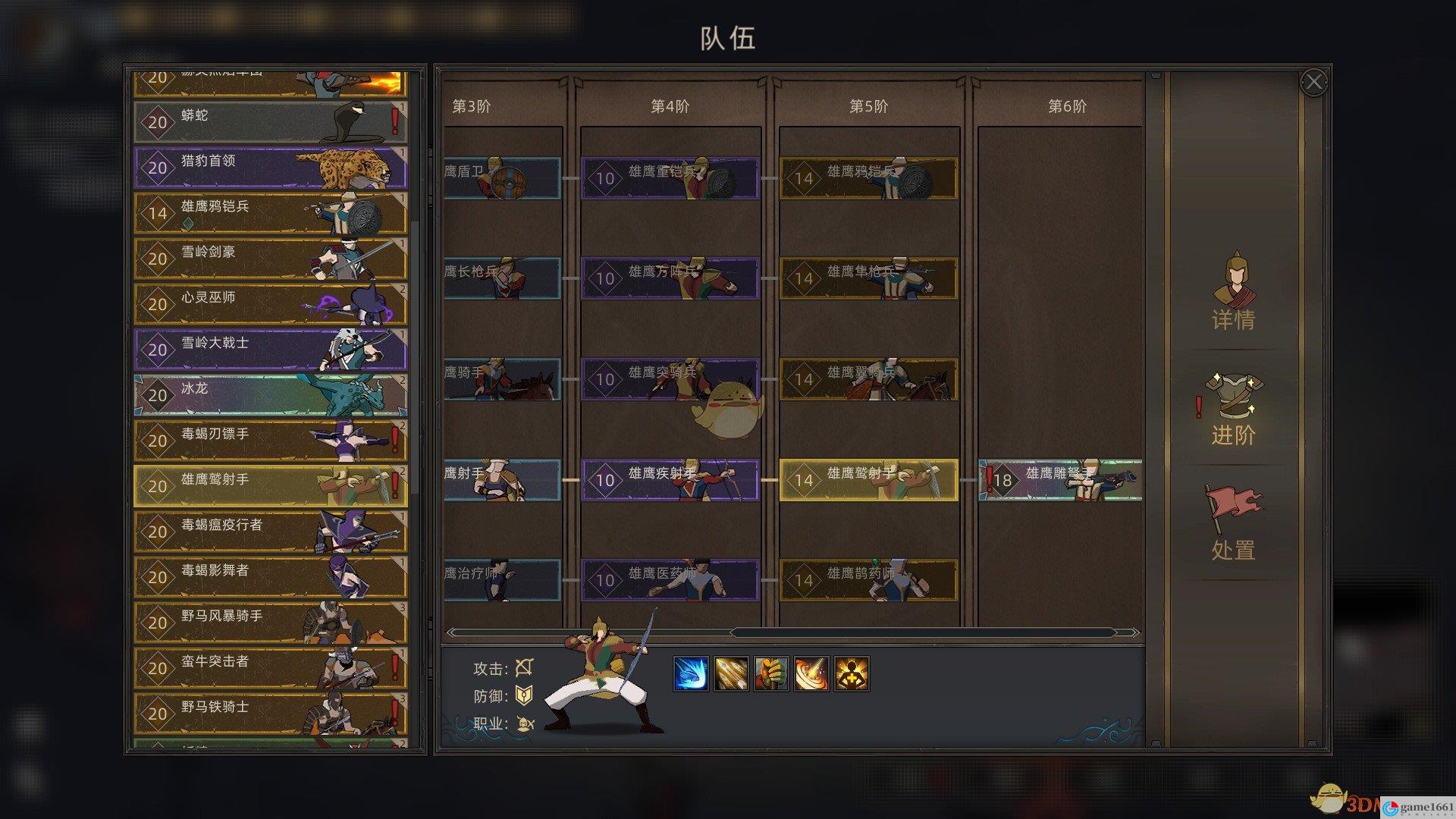
Task: Open the 详情 details tab
Action: click(1233, 293)
